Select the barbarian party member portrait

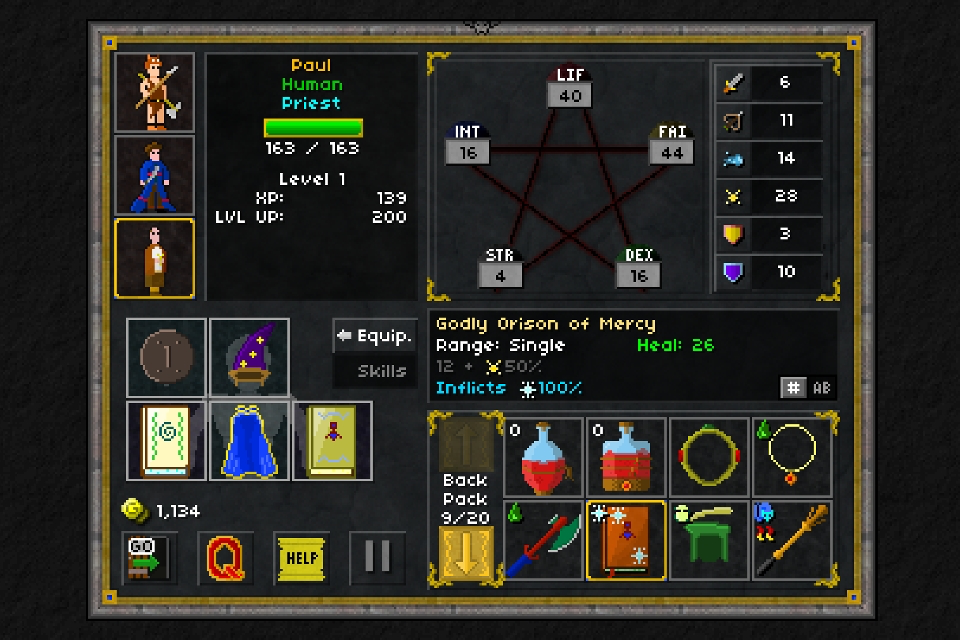pos(154,92)
